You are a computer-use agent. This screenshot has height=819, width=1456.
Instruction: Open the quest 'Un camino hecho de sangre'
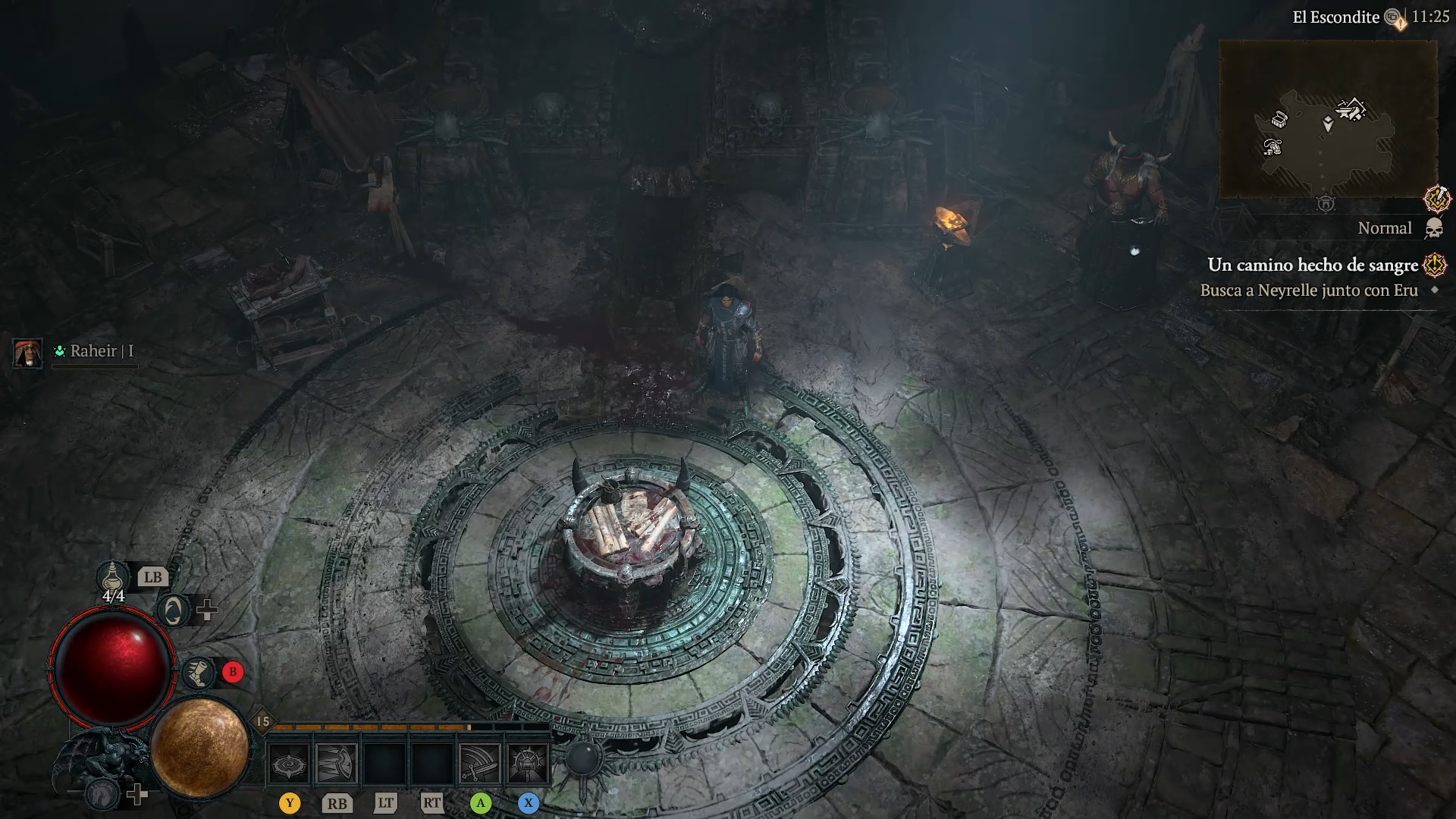coord(1312,265)
